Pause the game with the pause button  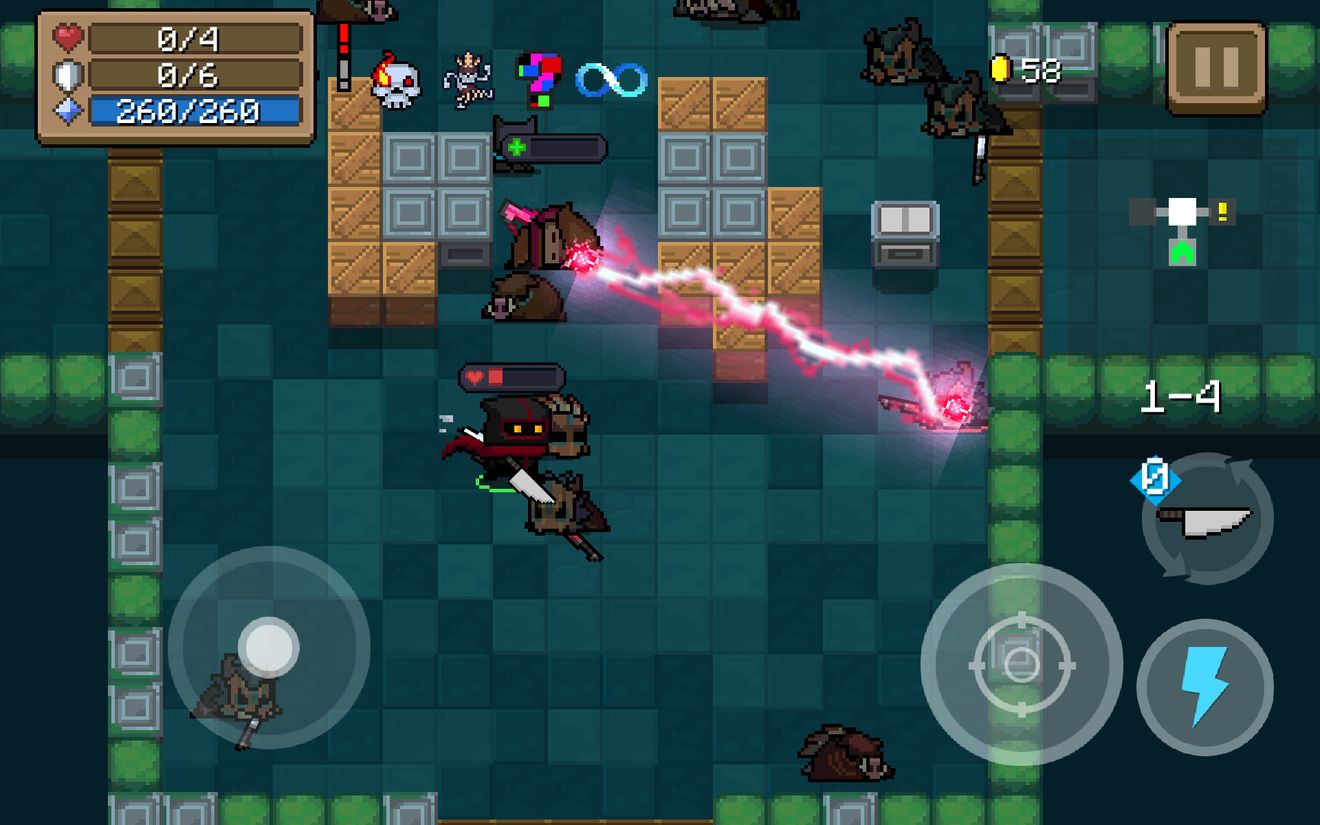(x=1216, y=68)
